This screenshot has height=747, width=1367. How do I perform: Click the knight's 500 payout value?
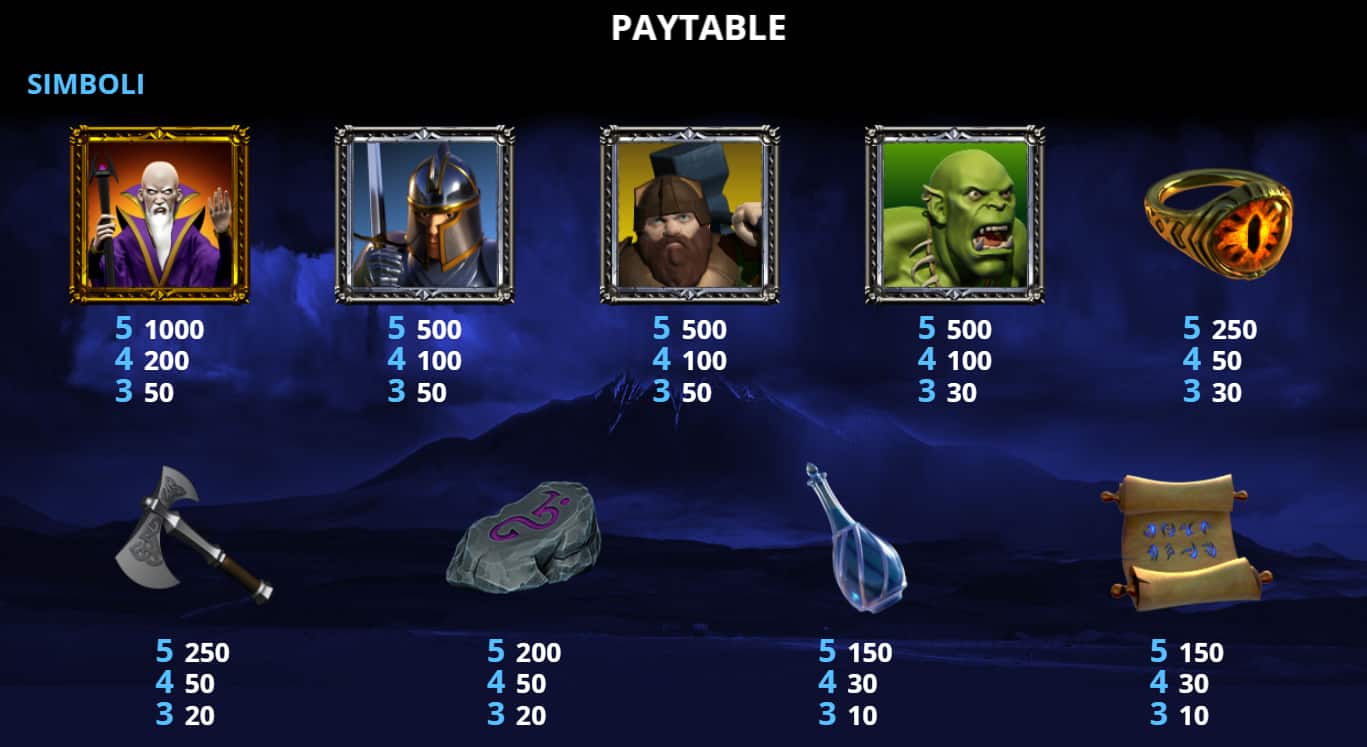coord(441,329)
